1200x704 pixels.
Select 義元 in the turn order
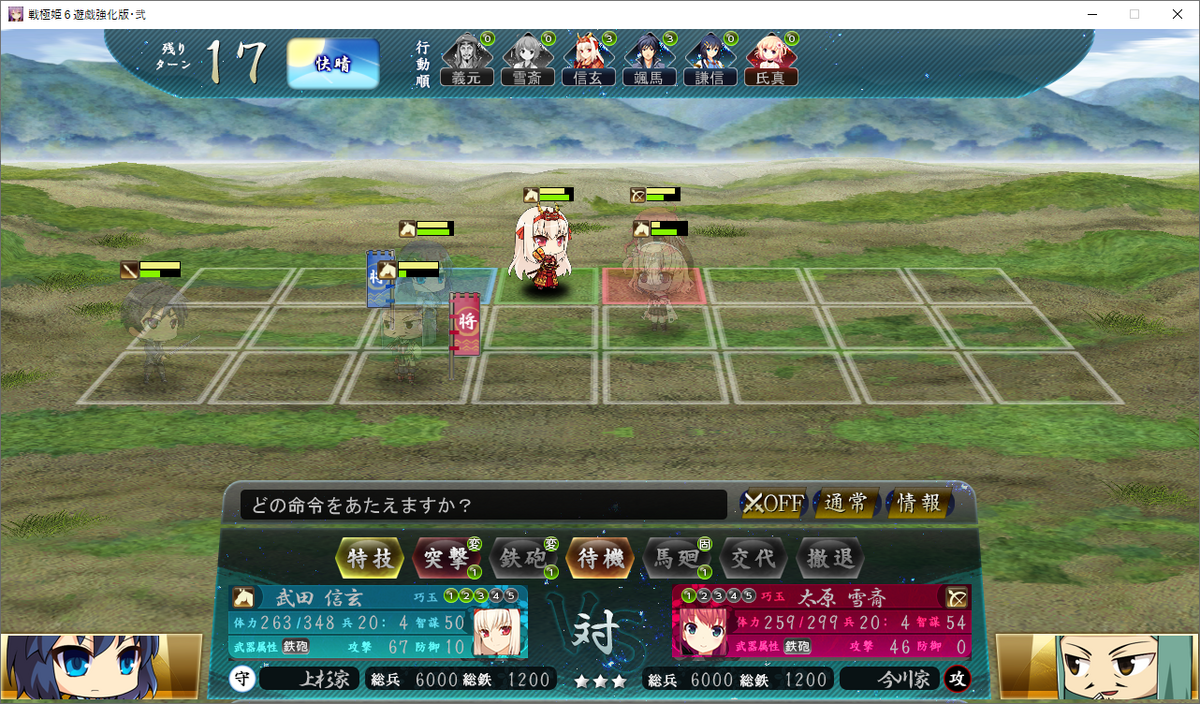pyautogui.click(x=466, y=60)
